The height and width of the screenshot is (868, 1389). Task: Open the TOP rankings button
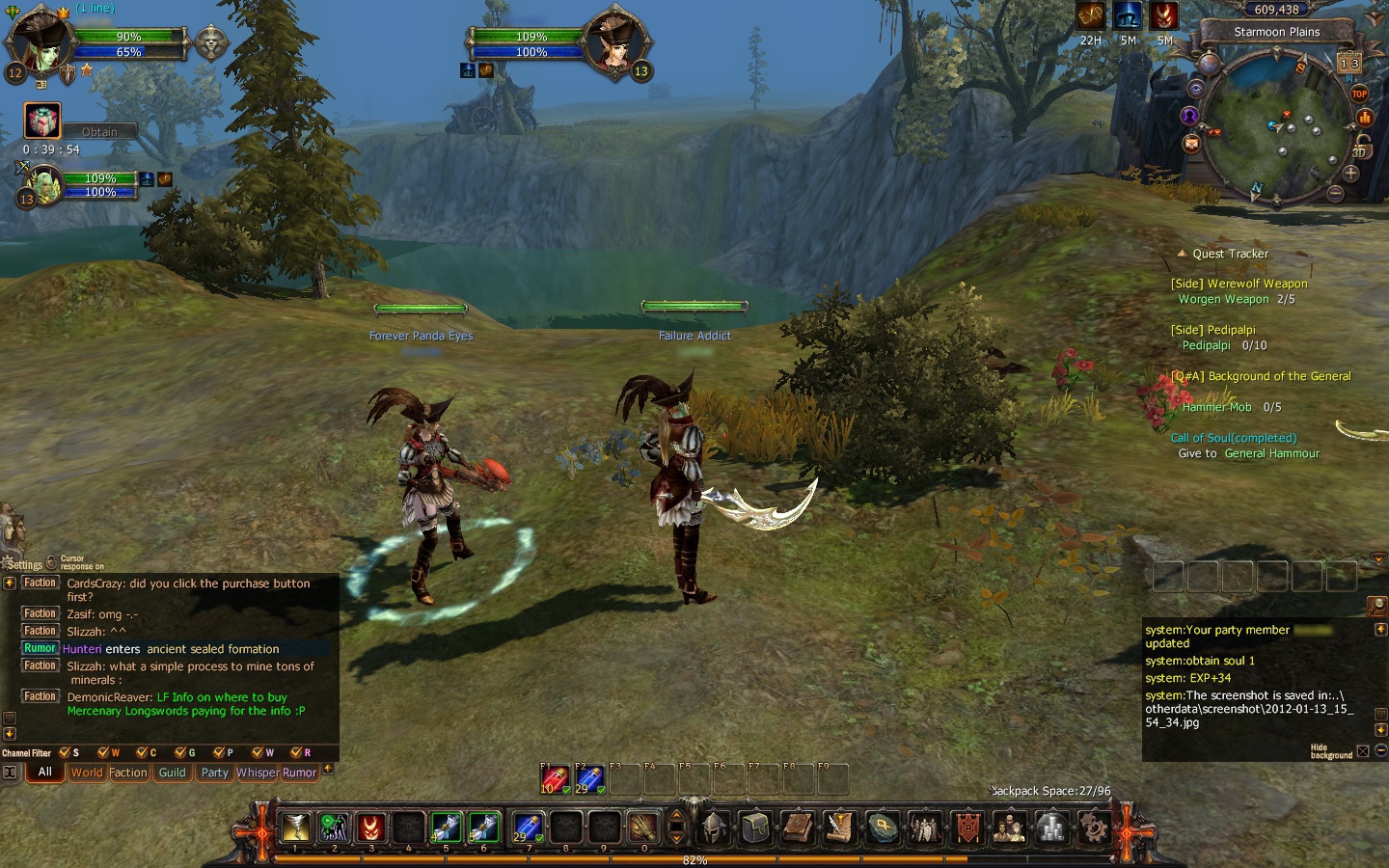click(1359, 94)
